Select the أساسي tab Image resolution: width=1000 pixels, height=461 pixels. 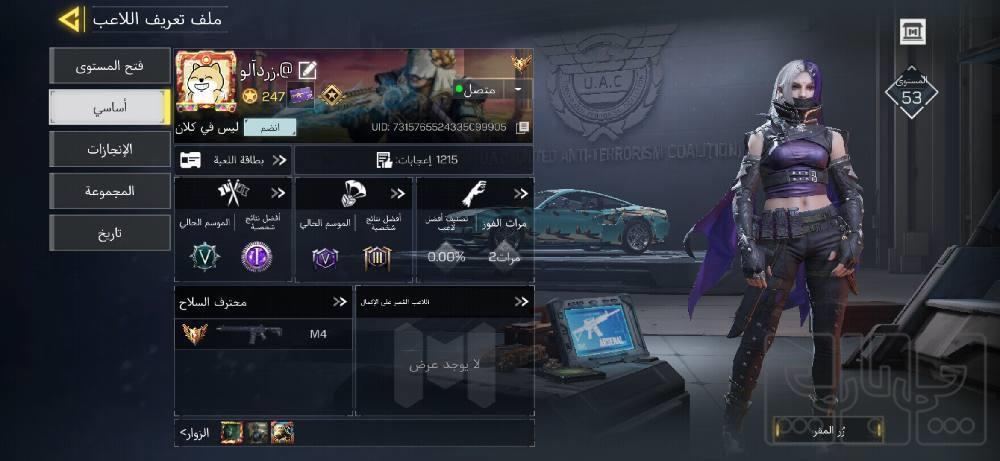click(110, 107)
